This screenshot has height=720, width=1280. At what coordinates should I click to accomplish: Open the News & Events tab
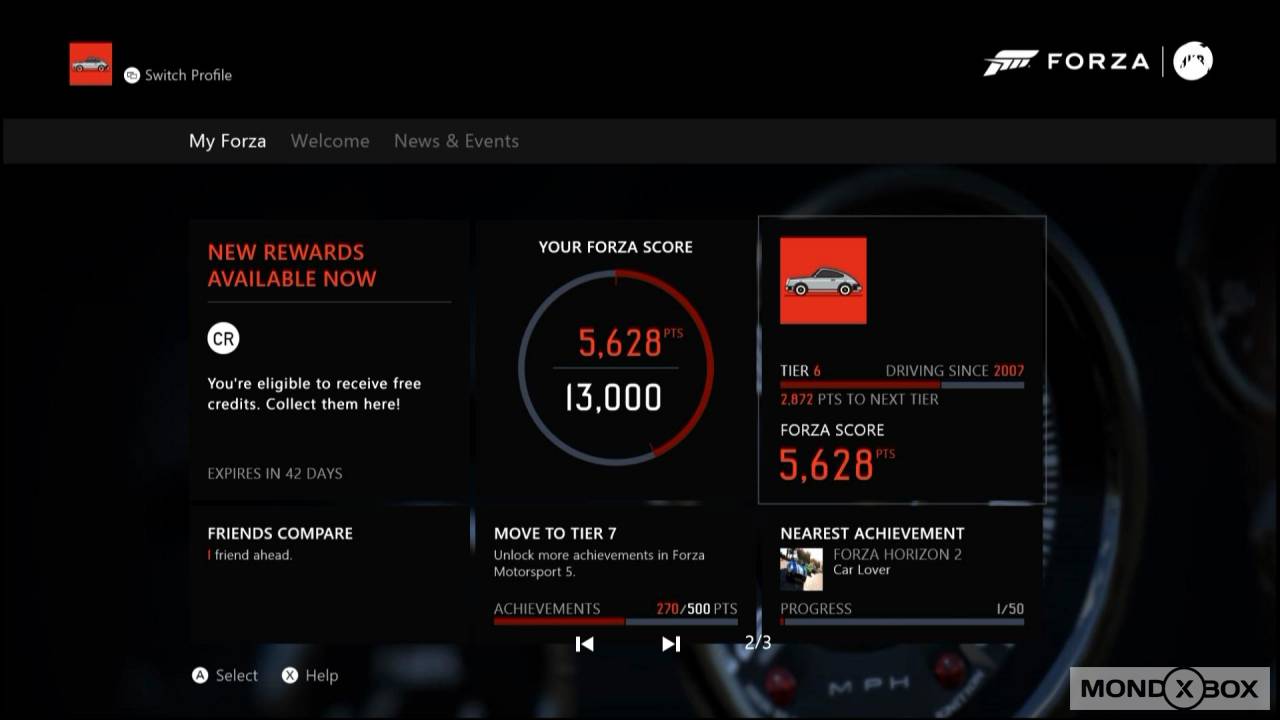tap(456, 140)
